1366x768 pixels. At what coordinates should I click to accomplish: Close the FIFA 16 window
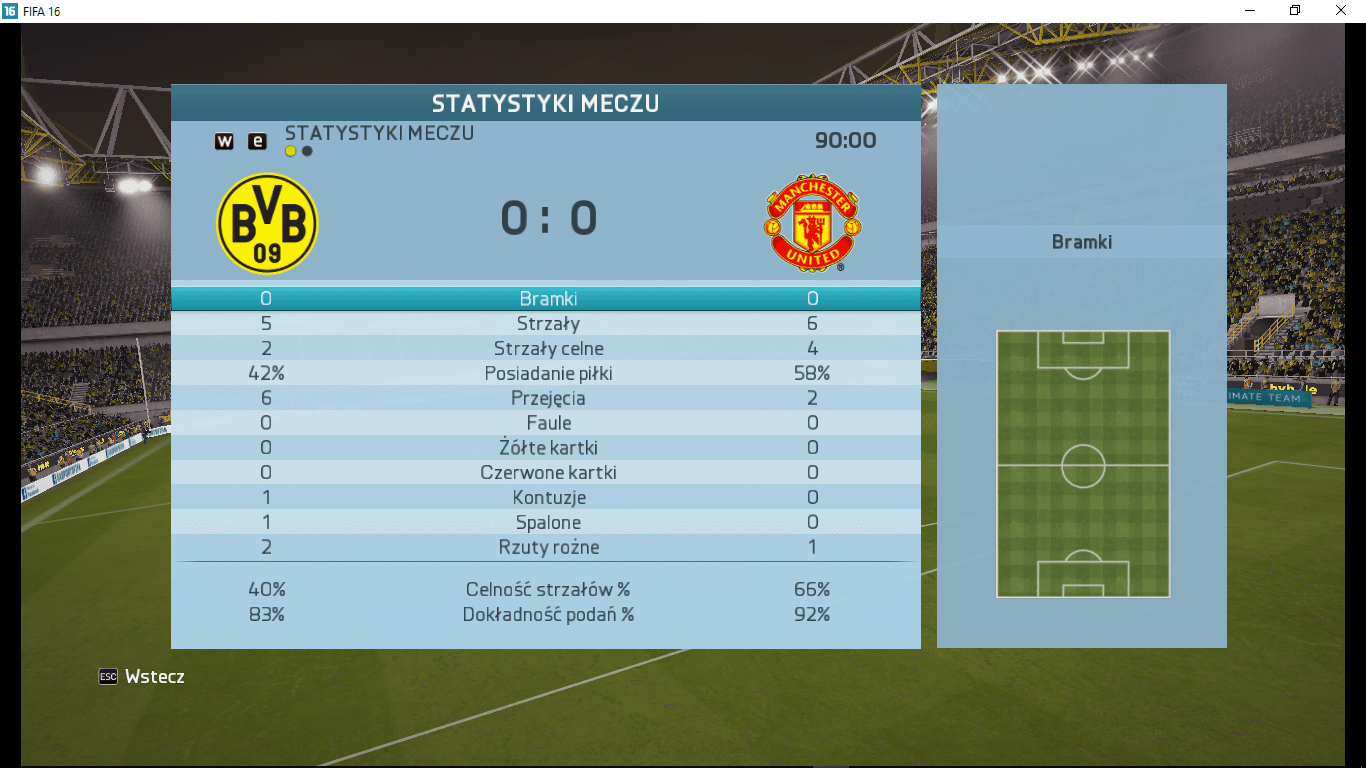tap(1341, 11)
